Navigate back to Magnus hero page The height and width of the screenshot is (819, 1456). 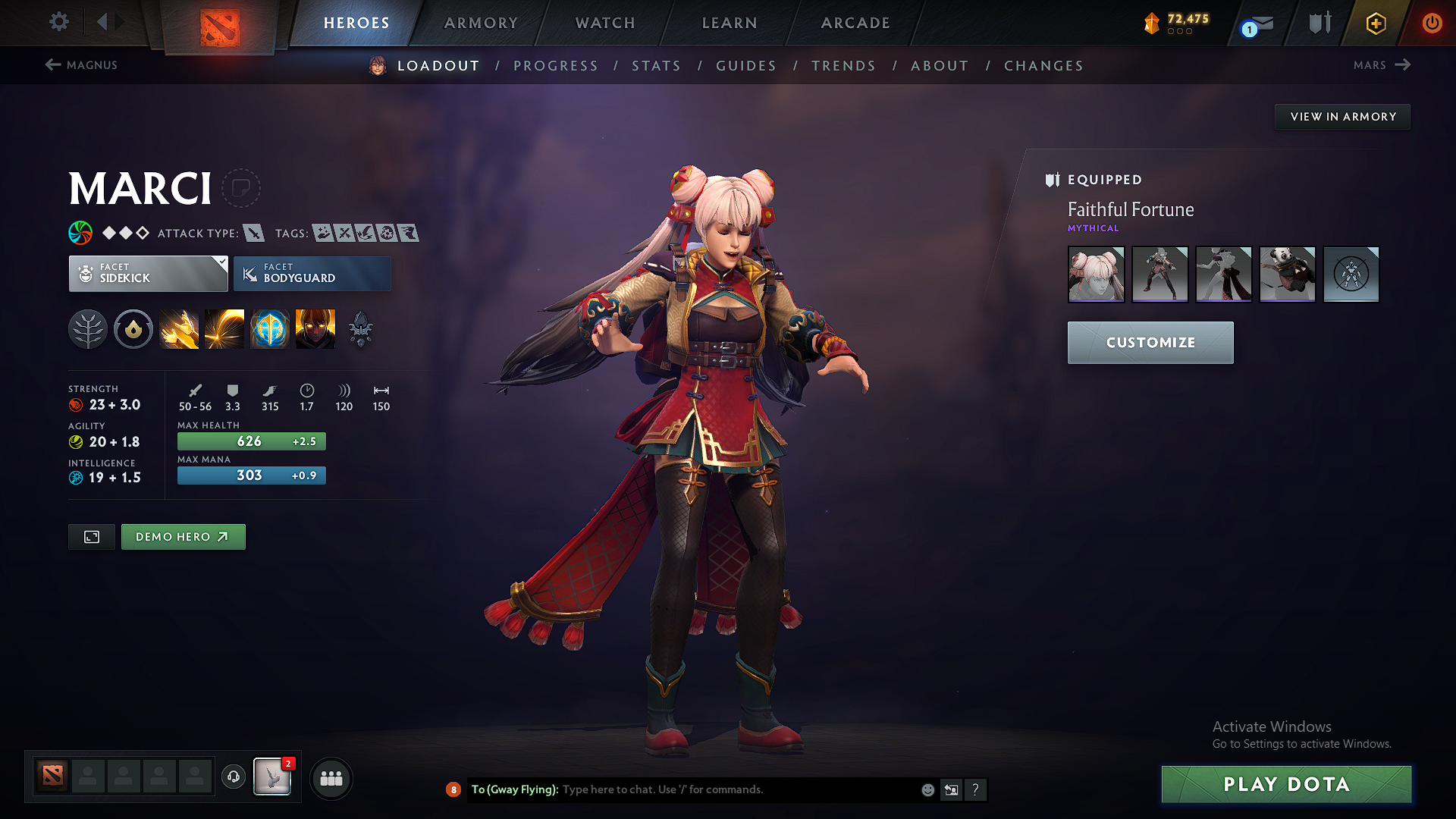(81, 65)
